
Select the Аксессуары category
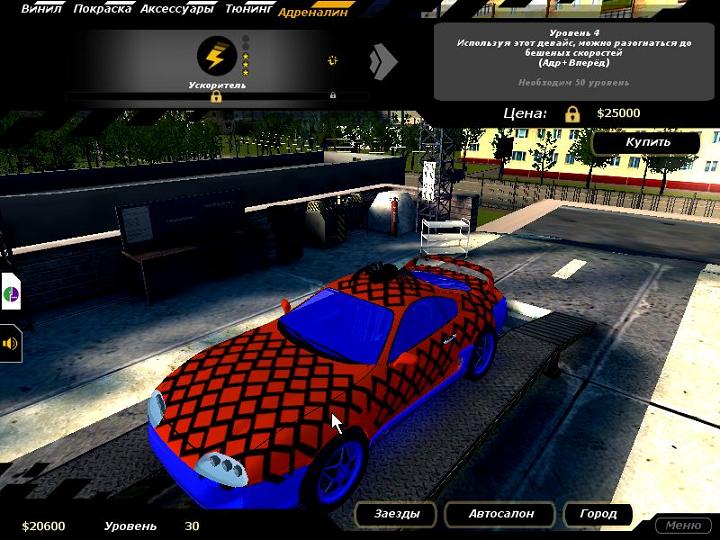click(176, 10)
